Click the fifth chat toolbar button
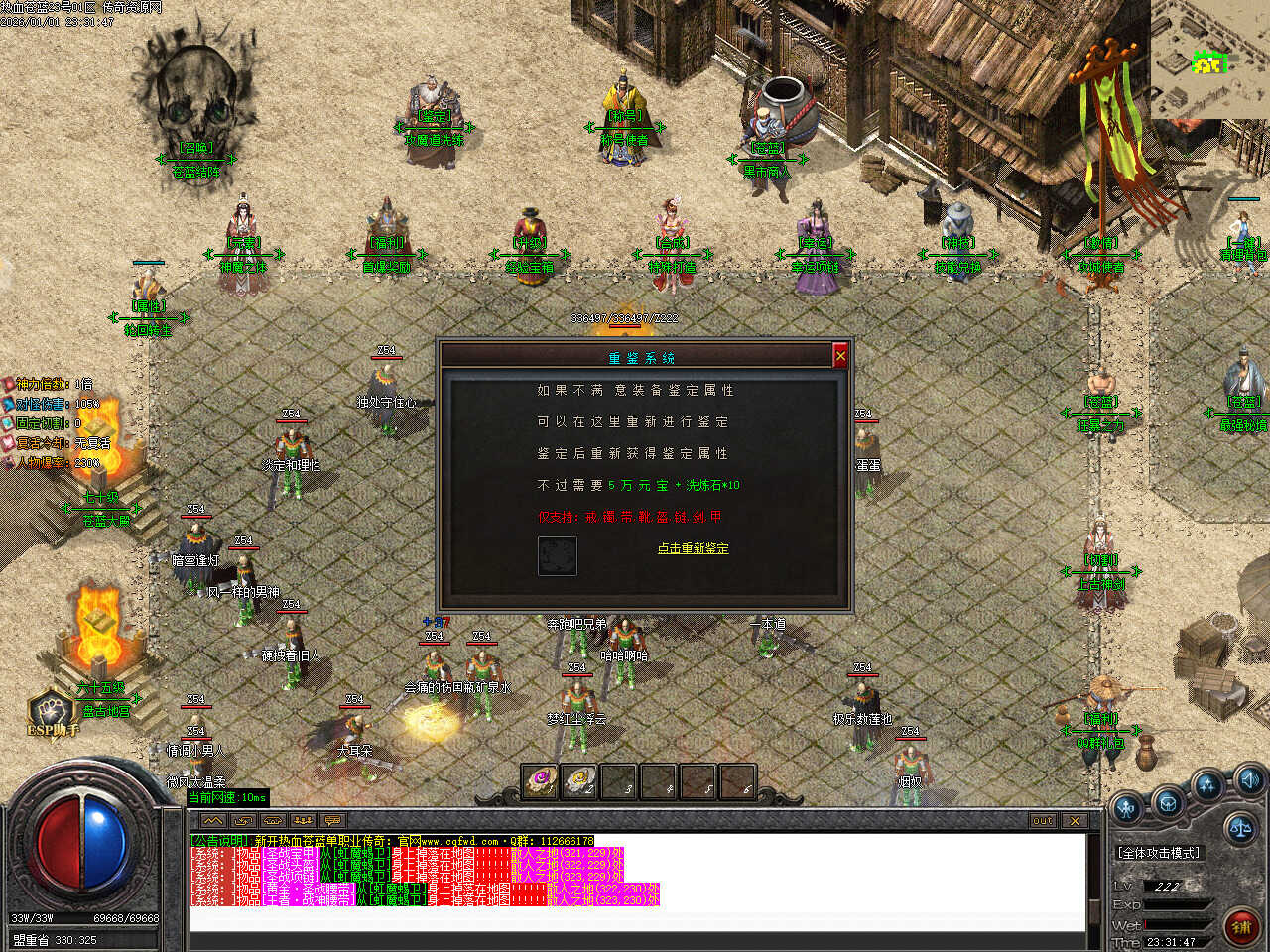The height and width of the screenshot is (952, 1270). 332,821
